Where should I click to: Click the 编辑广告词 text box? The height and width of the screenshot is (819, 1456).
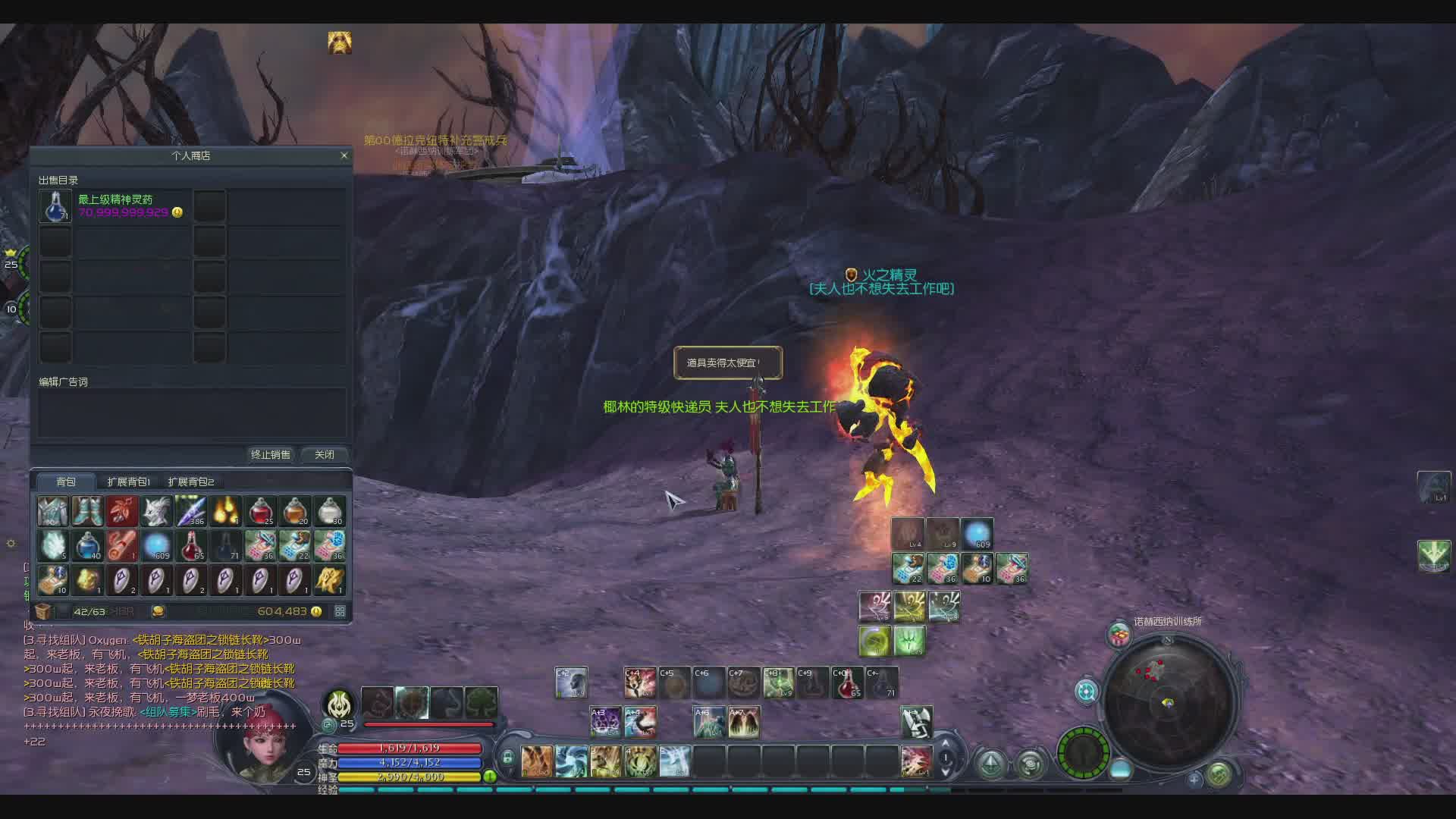point(193,413)
